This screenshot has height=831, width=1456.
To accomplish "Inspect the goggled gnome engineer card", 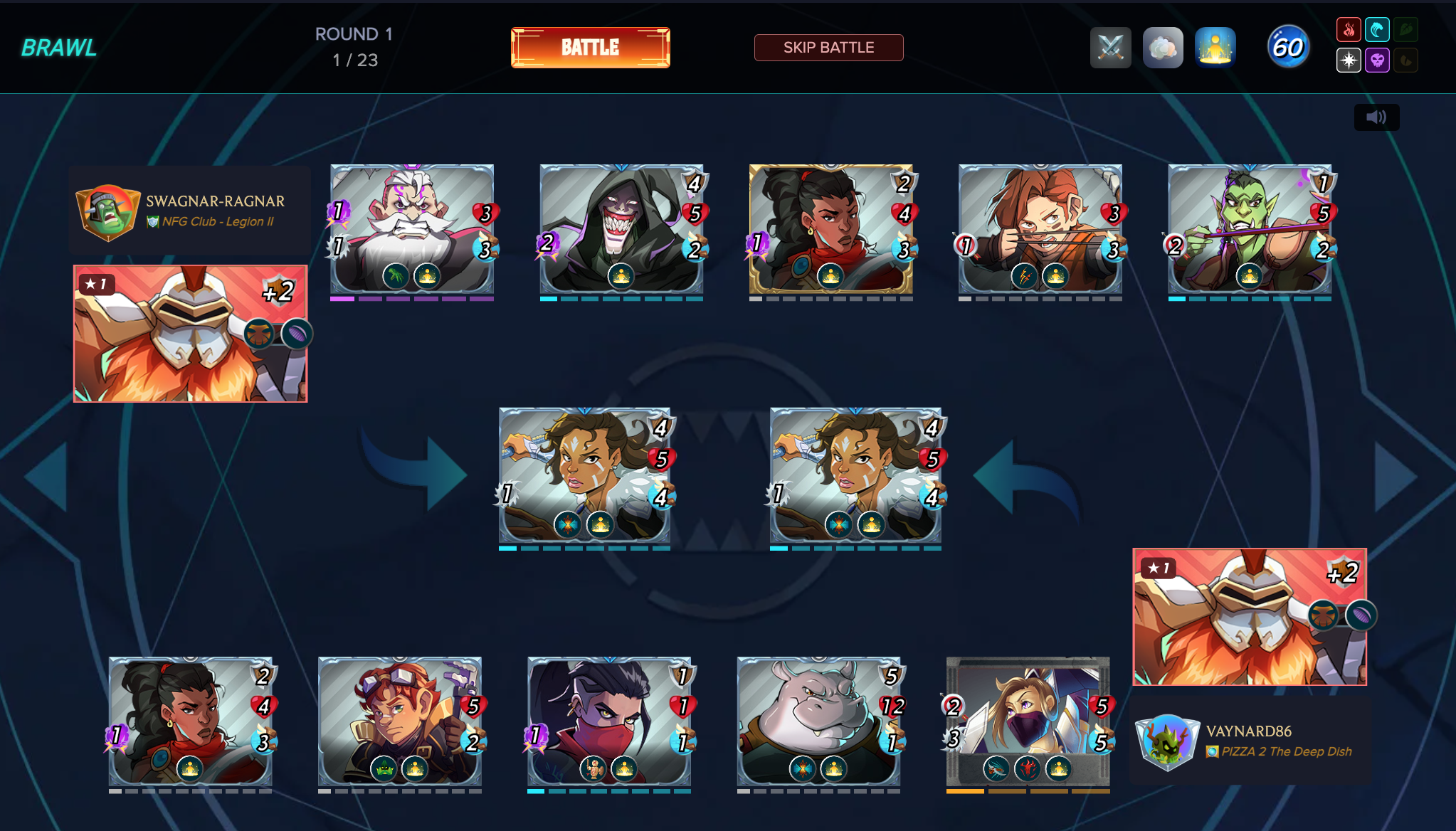I will point(399,721).
